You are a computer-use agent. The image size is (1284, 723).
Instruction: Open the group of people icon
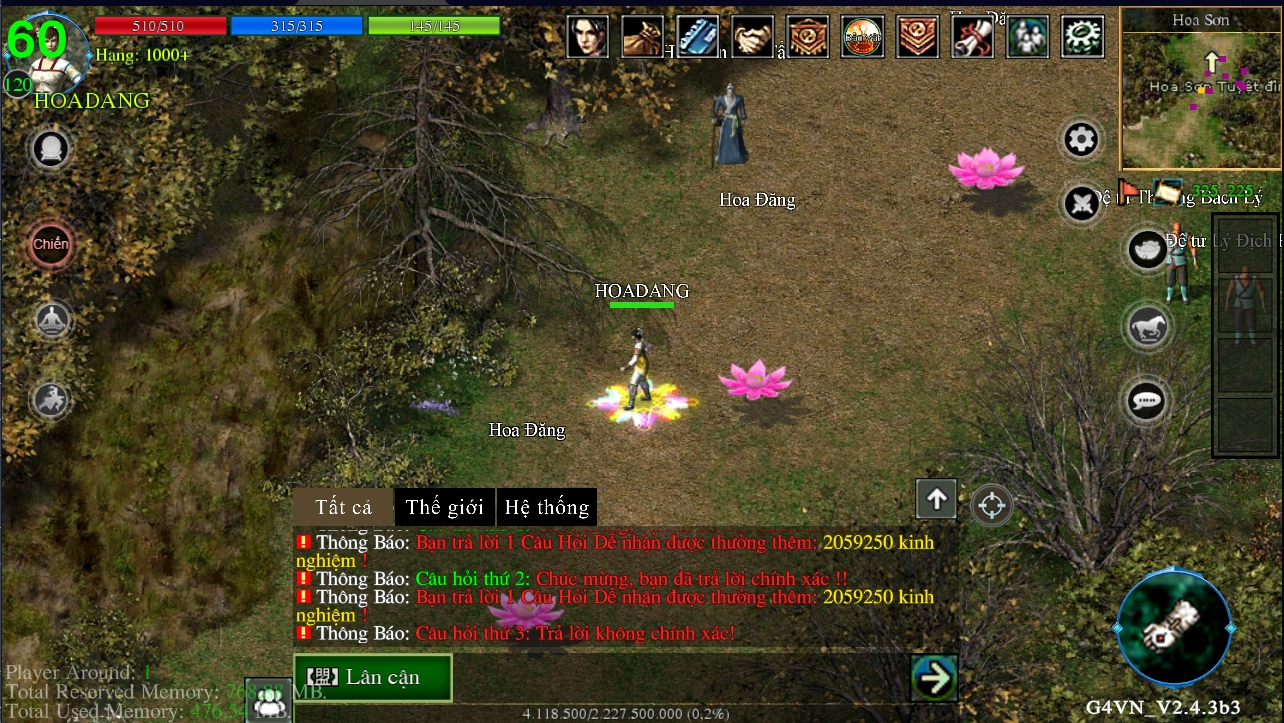pyautogui.click(x=1027, y=37)
